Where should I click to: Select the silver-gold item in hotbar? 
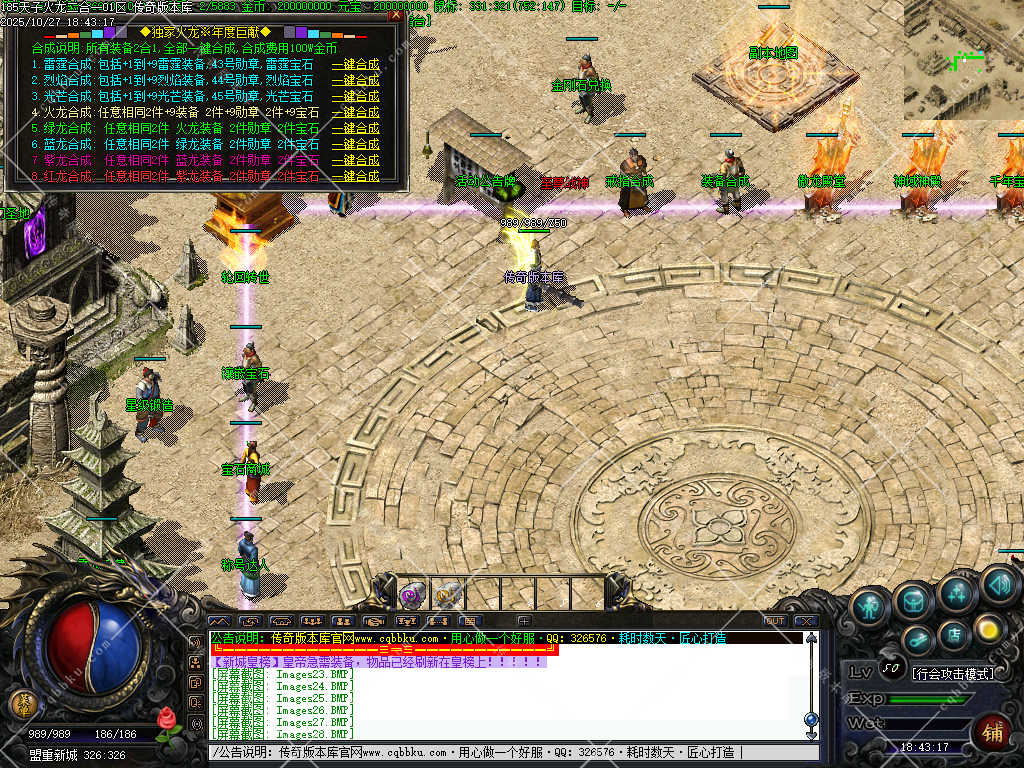(446, 595)
